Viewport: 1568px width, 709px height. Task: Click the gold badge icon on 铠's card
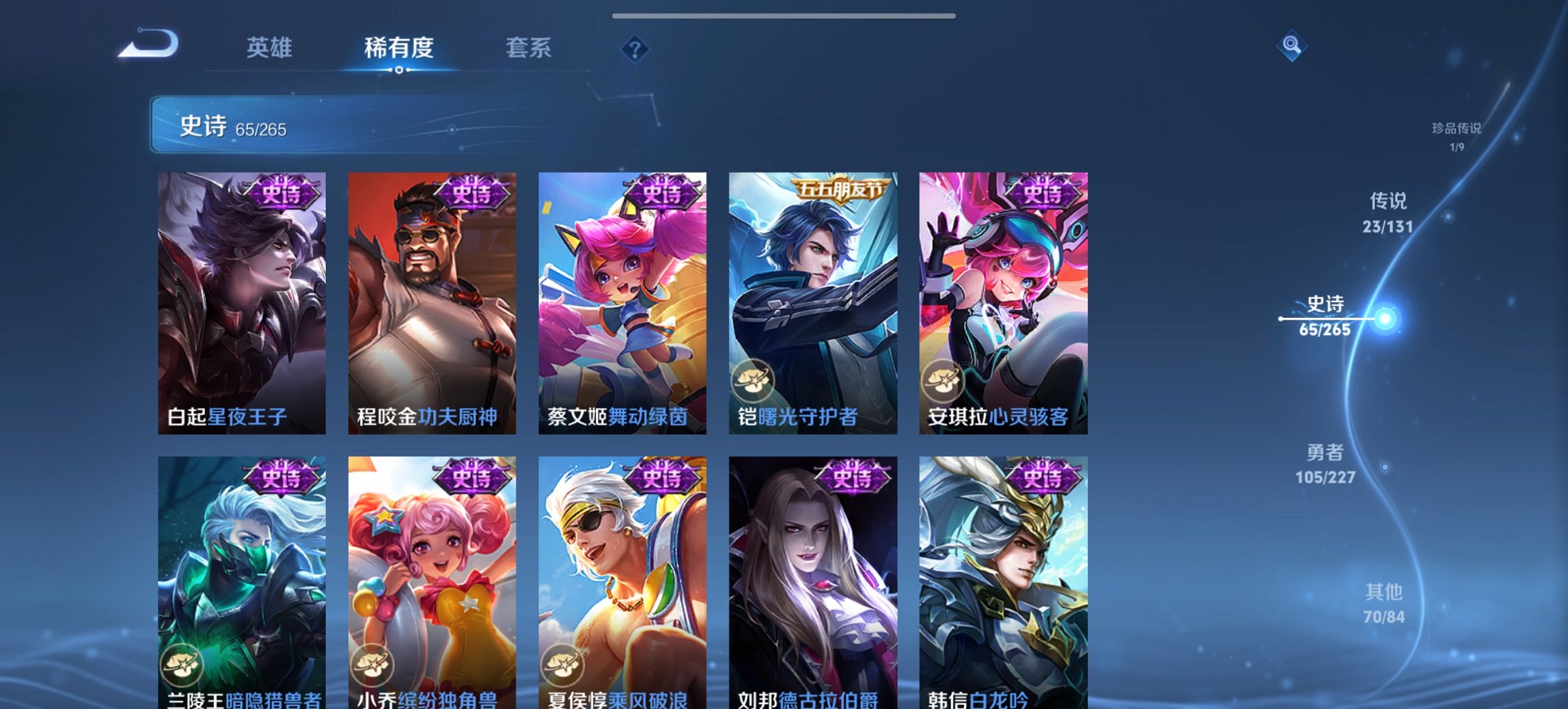coord(755,381)
